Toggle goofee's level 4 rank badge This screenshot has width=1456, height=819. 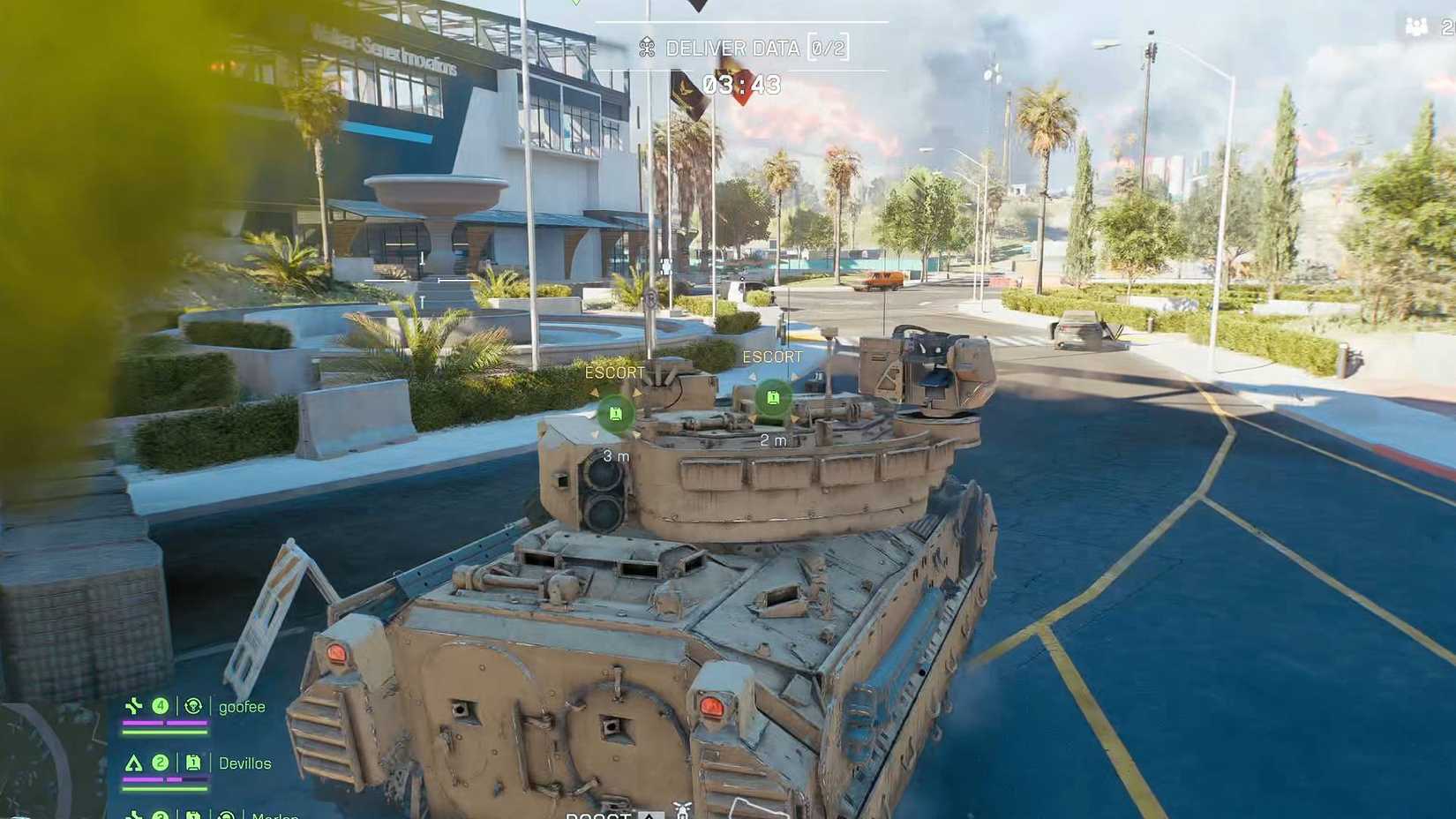[161, 706]
